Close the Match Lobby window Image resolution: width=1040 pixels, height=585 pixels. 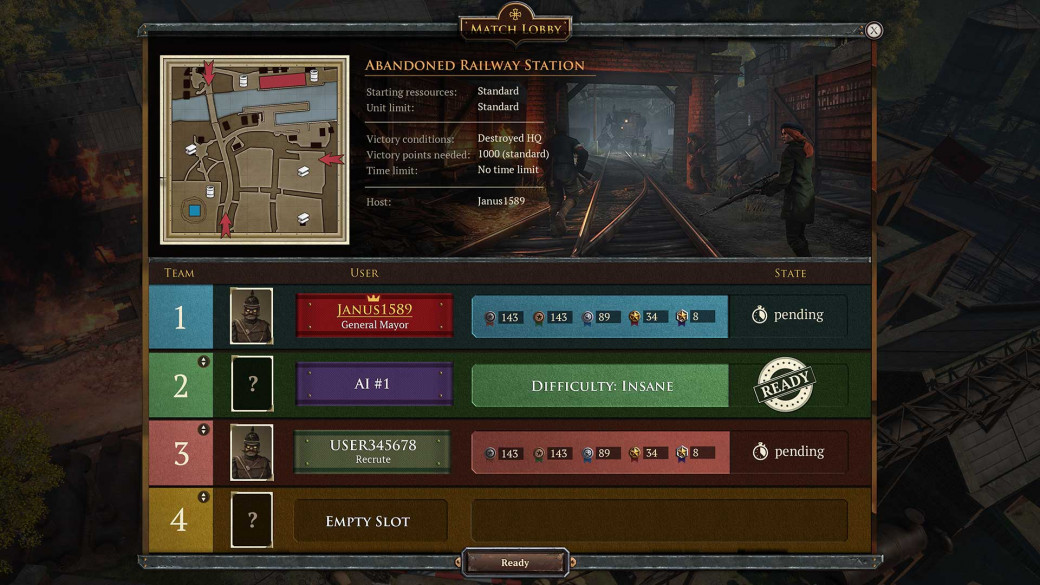[x=874, y=30]
